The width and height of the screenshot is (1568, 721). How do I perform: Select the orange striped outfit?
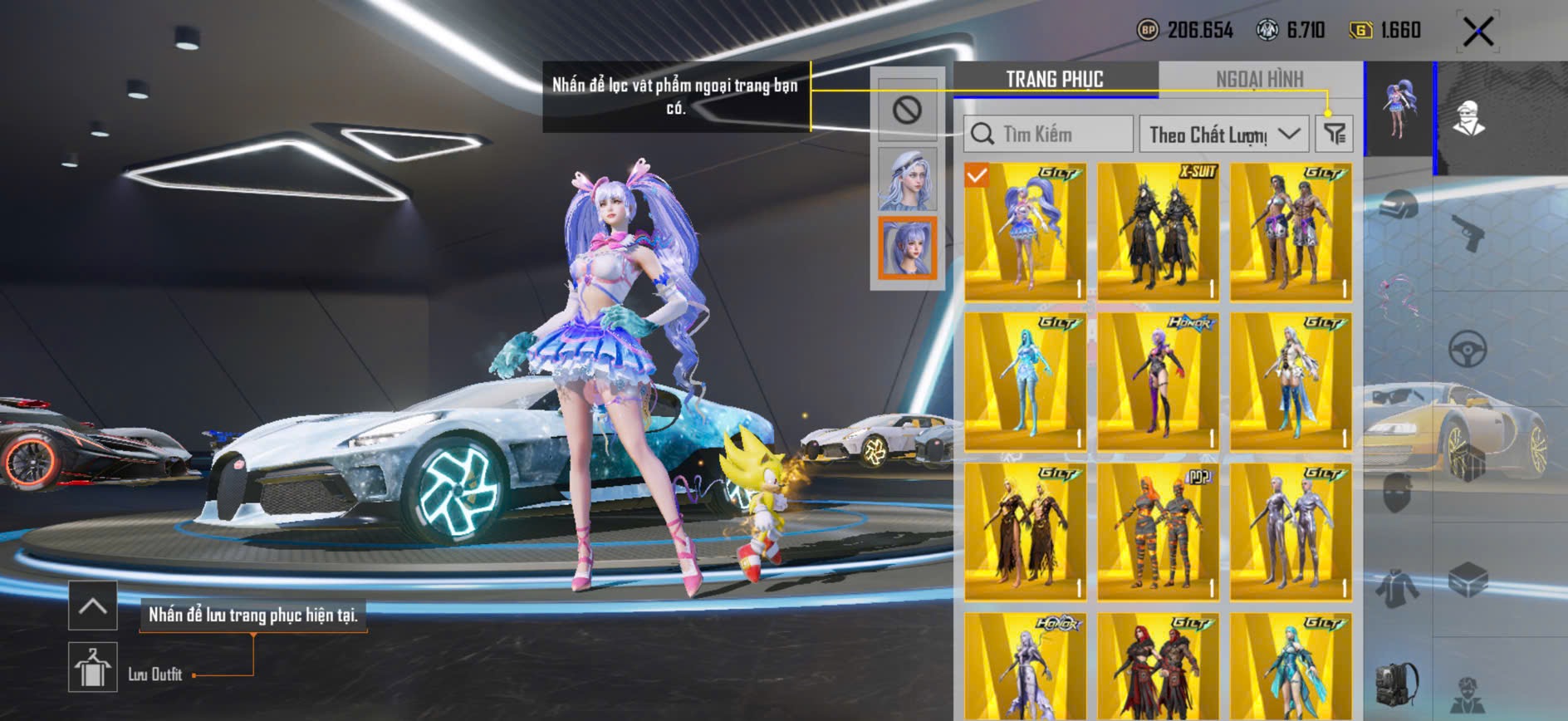coord(1158,532)
